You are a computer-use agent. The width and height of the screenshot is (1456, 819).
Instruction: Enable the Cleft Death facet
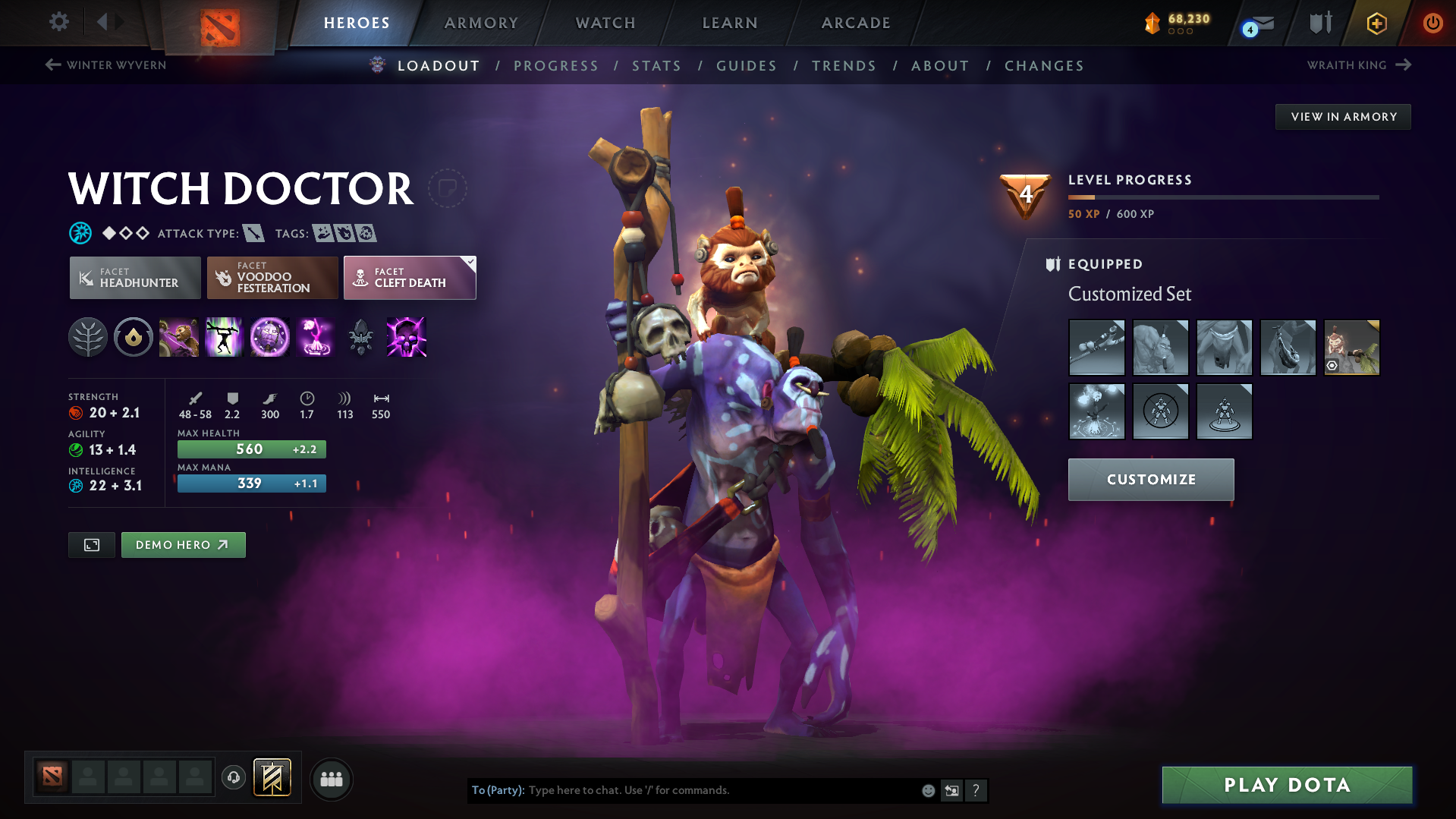[x=410, y=278]
